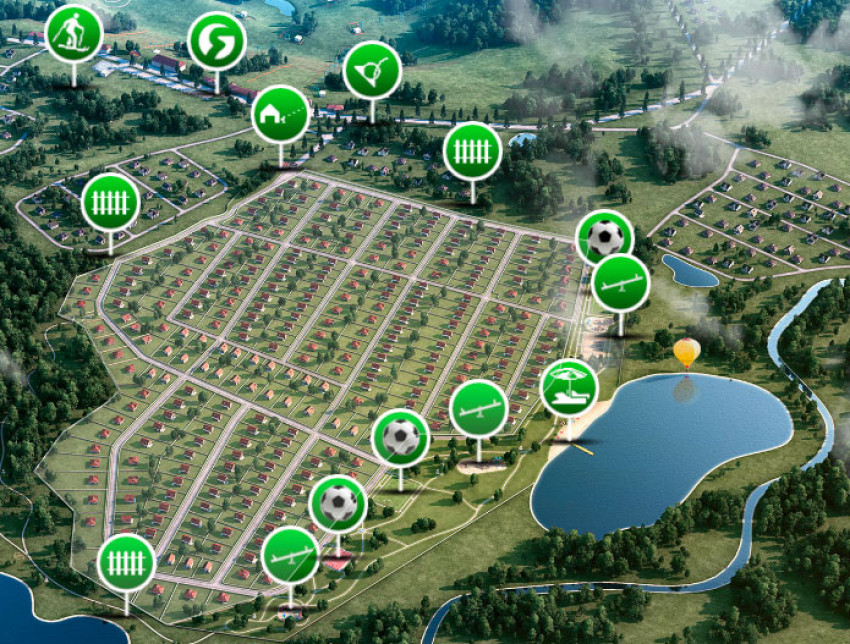Select the skier map marker
The image size is (850, 644).
74,33
